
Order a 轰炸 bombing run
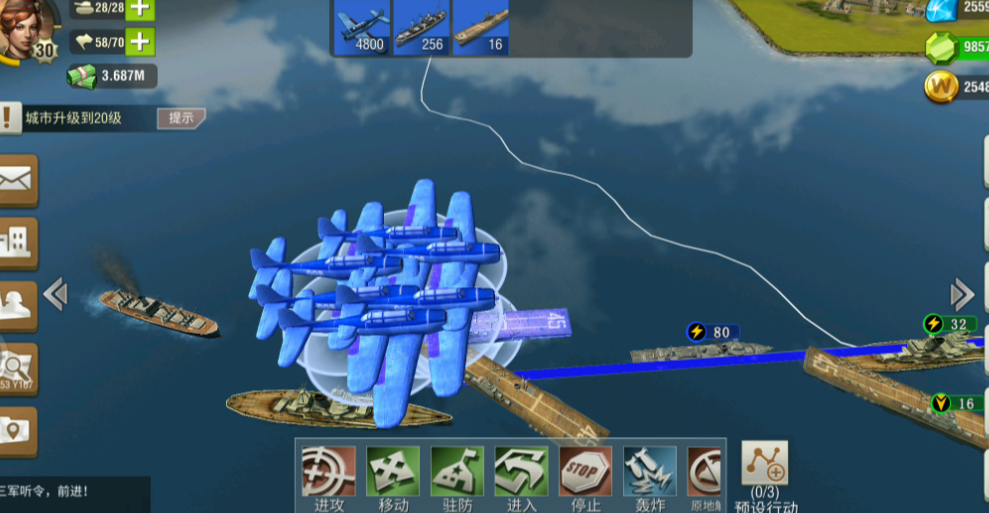point(649,471)
